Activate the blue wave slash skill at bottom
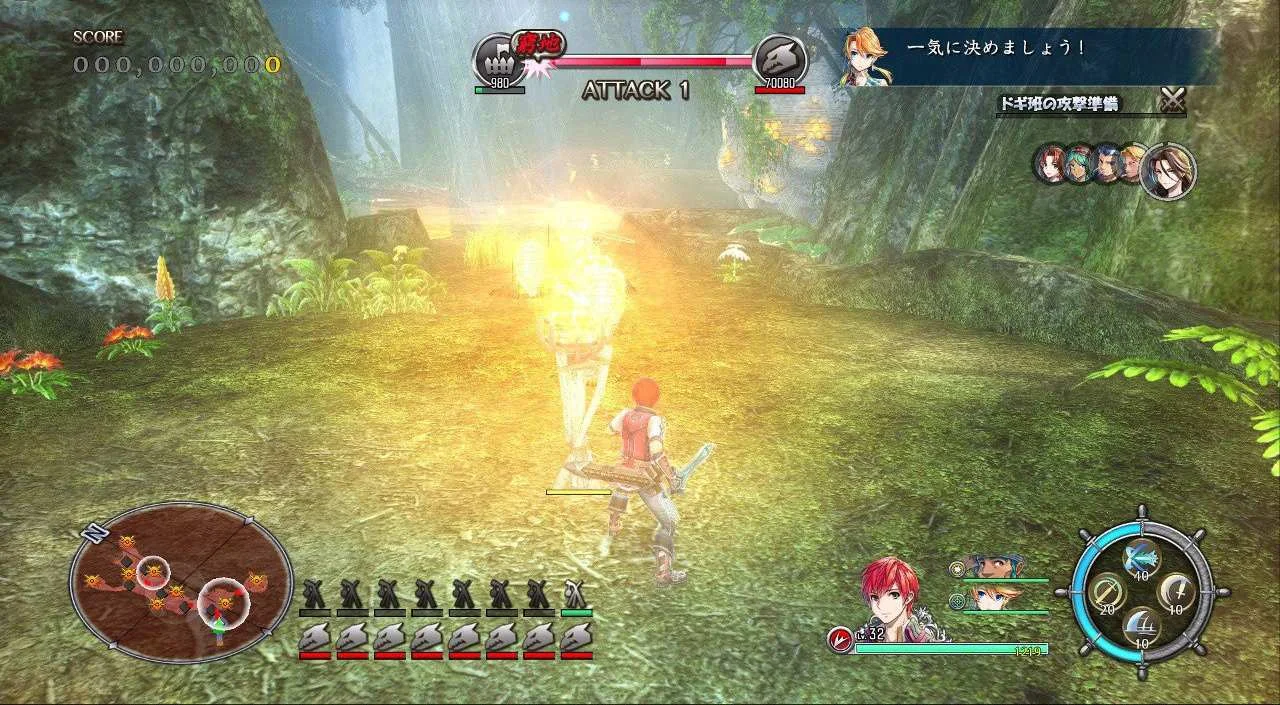 [1142, 628]
